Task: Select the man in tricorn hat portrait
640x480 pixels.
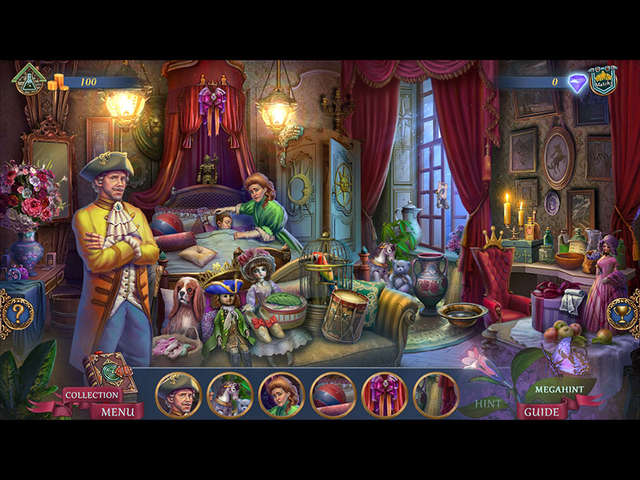Action: click(179, 394)
